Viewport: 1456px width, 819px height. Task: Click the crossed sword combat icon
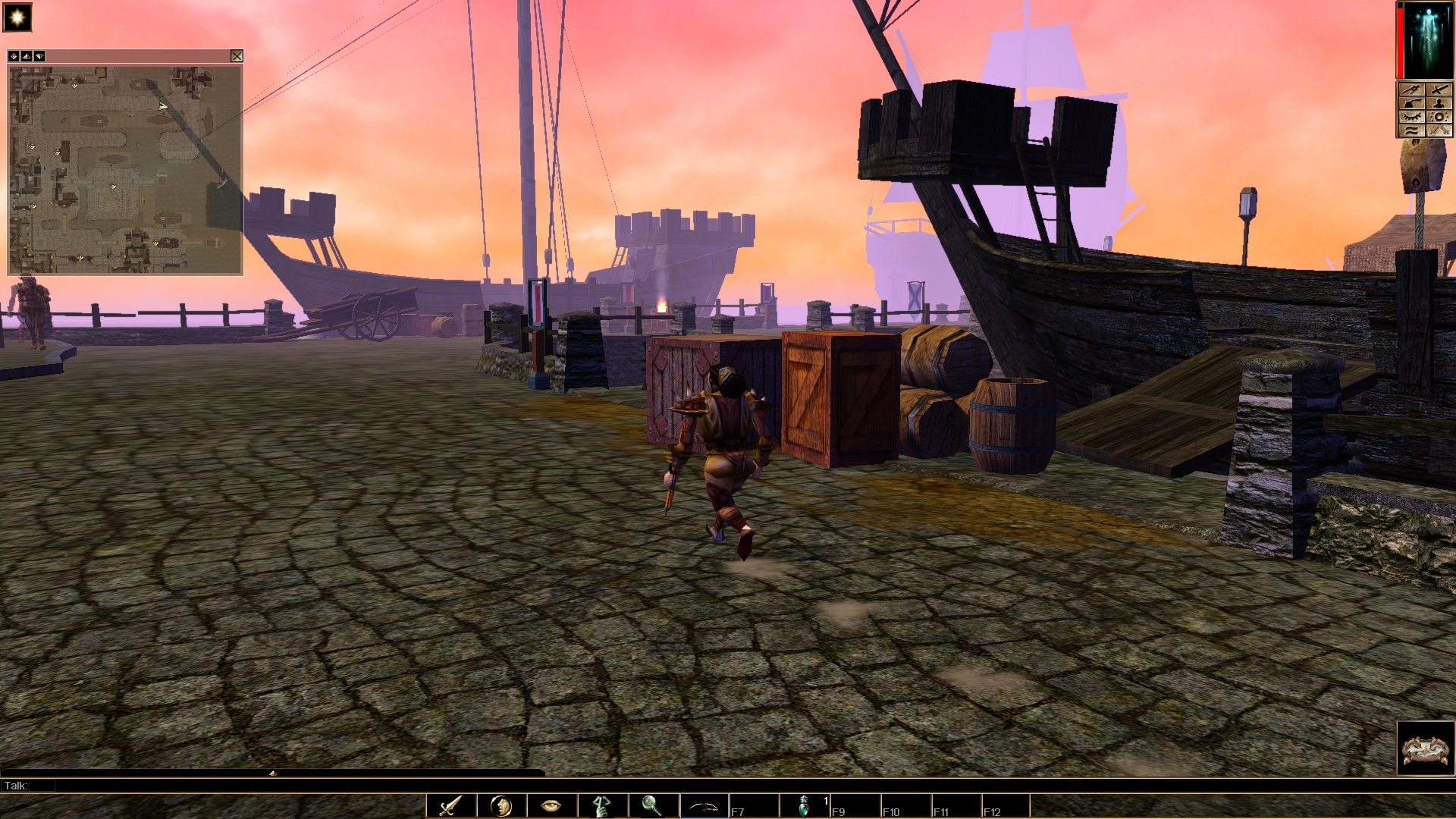click(x=1439, y=89)
